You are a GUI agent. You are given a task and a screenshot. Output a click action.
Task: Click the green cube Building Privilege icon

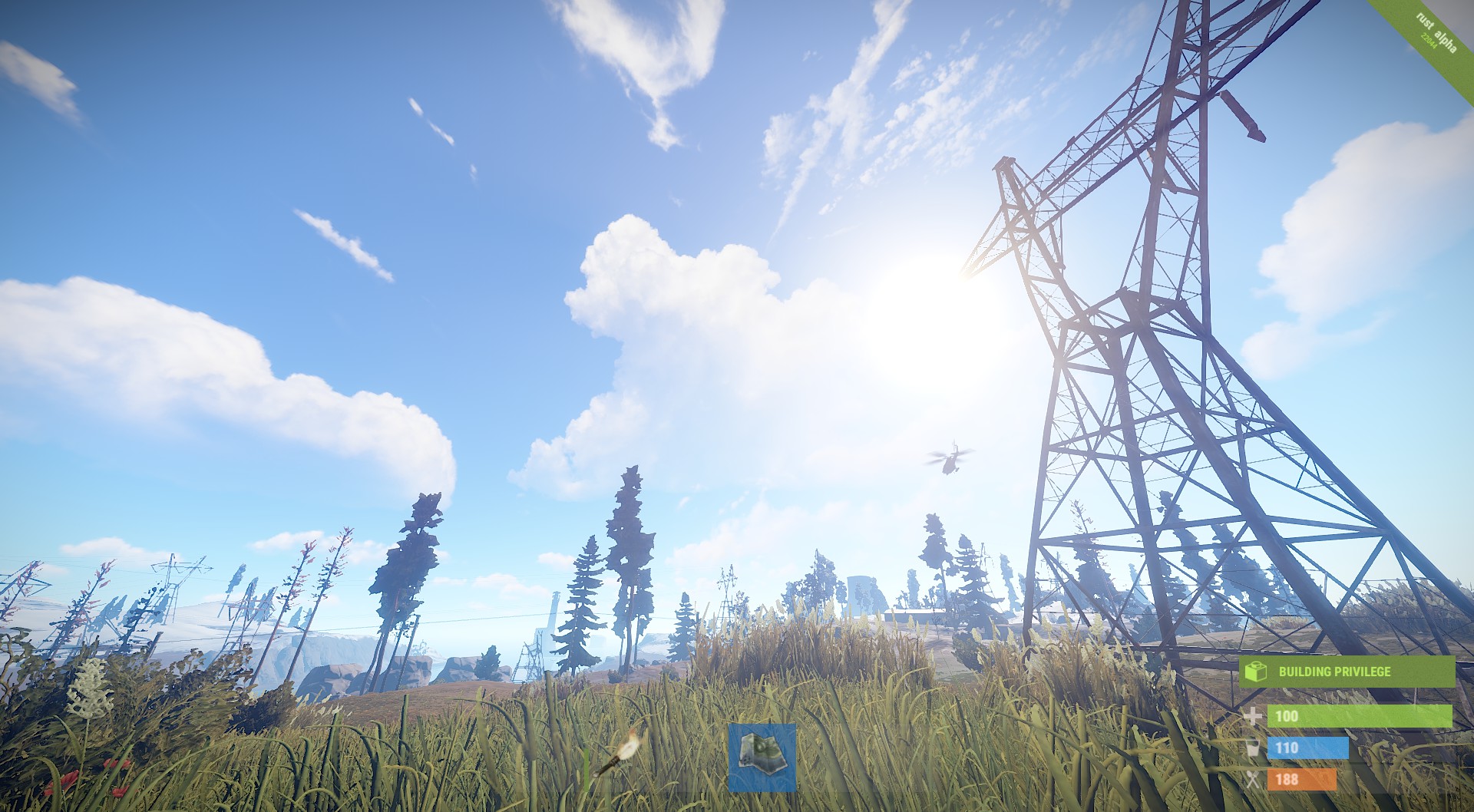(1254, 672)
